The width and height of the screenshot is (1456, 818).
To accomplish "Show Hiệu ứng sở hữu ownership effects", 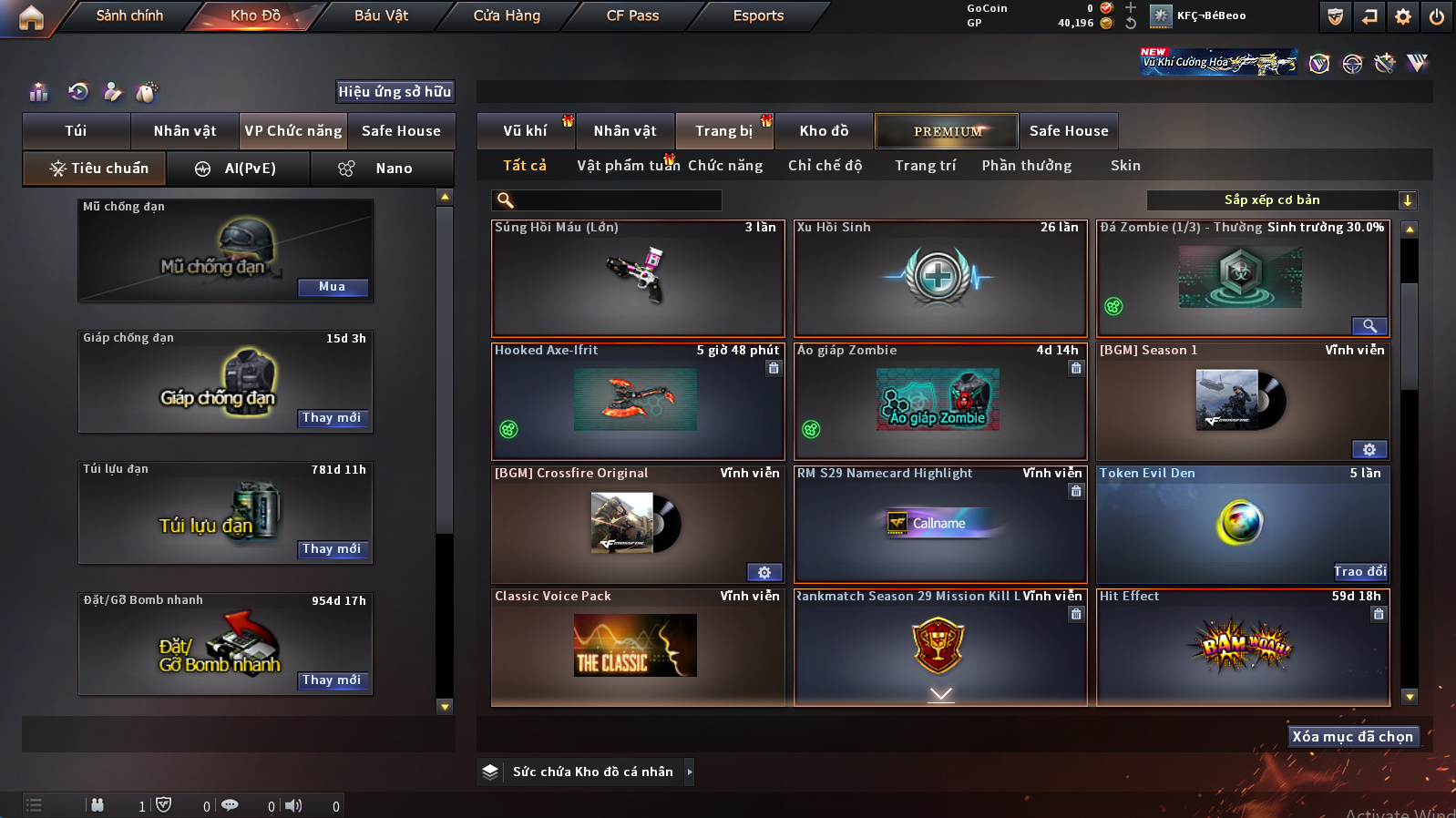I will (x=395, y=92).
